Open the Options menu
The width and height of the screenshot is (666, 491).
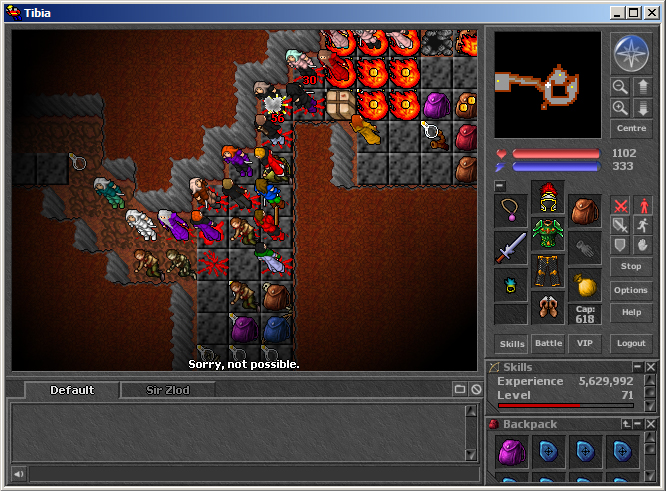(x=631, y=290)
